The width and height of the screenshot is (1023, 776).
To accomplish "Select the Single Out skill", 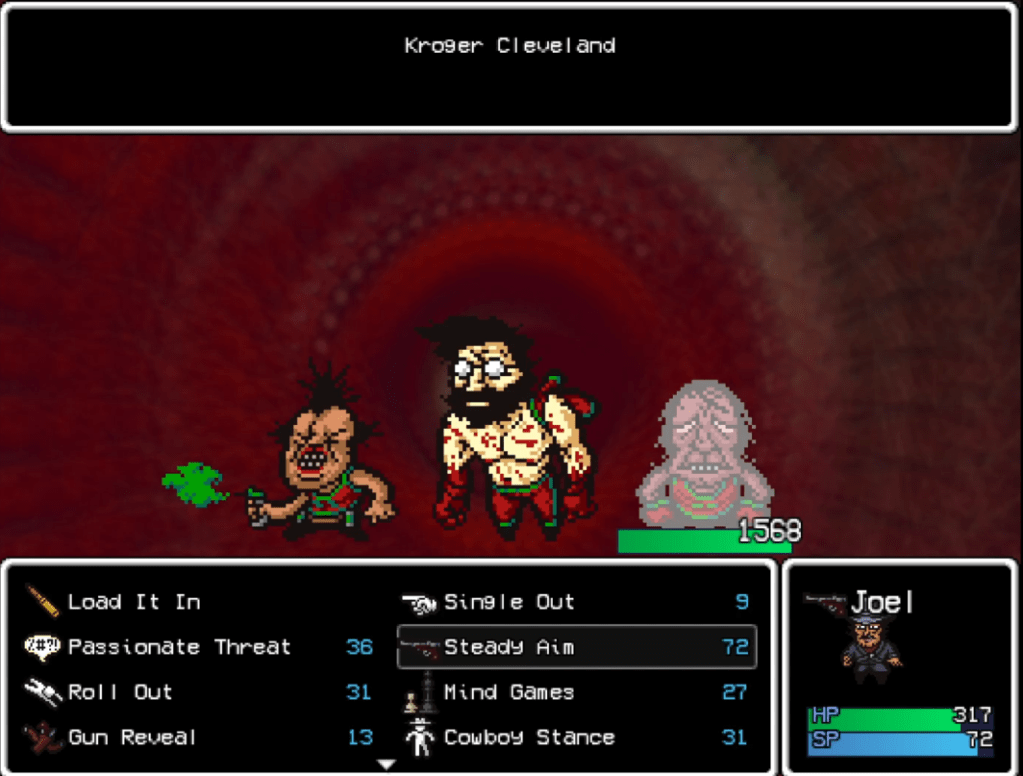I will 509,602.
